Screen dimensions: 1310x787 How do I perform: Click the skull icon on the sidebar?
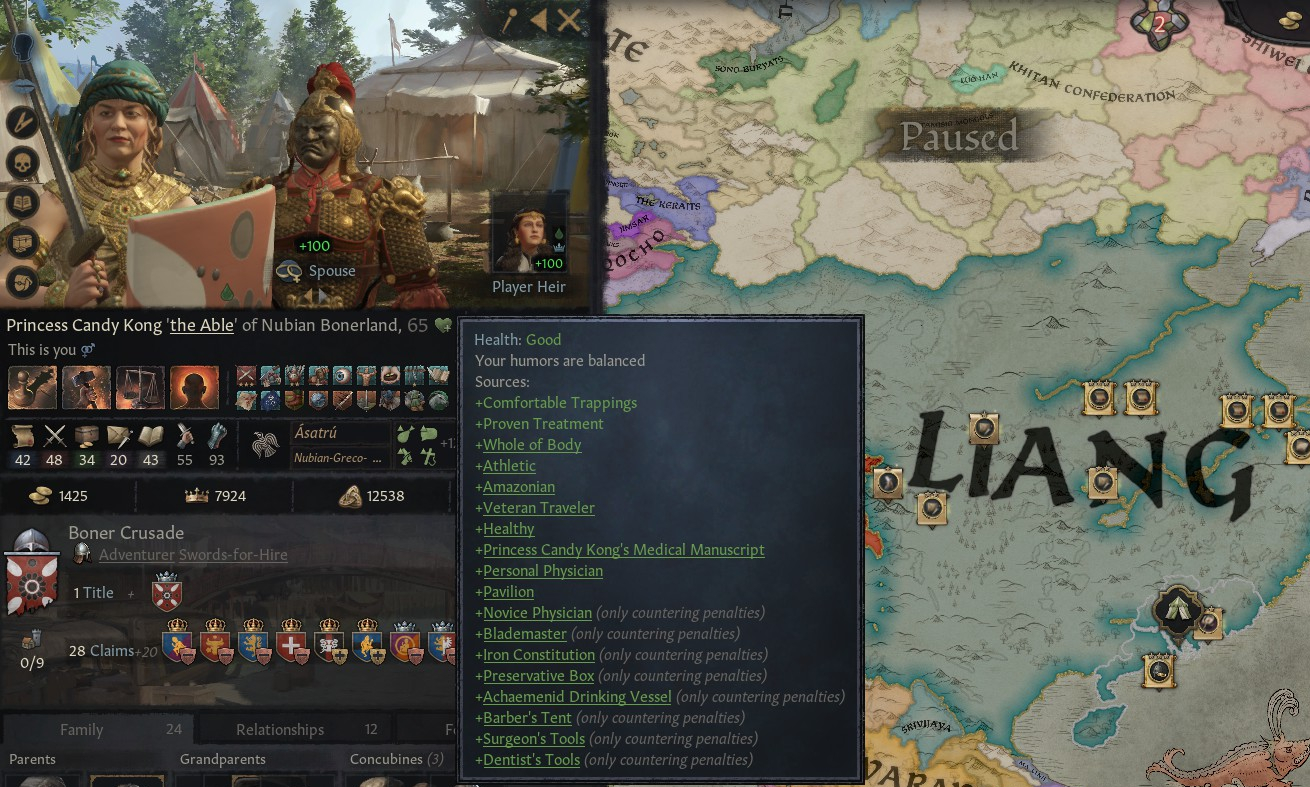[x=22, y=163]
